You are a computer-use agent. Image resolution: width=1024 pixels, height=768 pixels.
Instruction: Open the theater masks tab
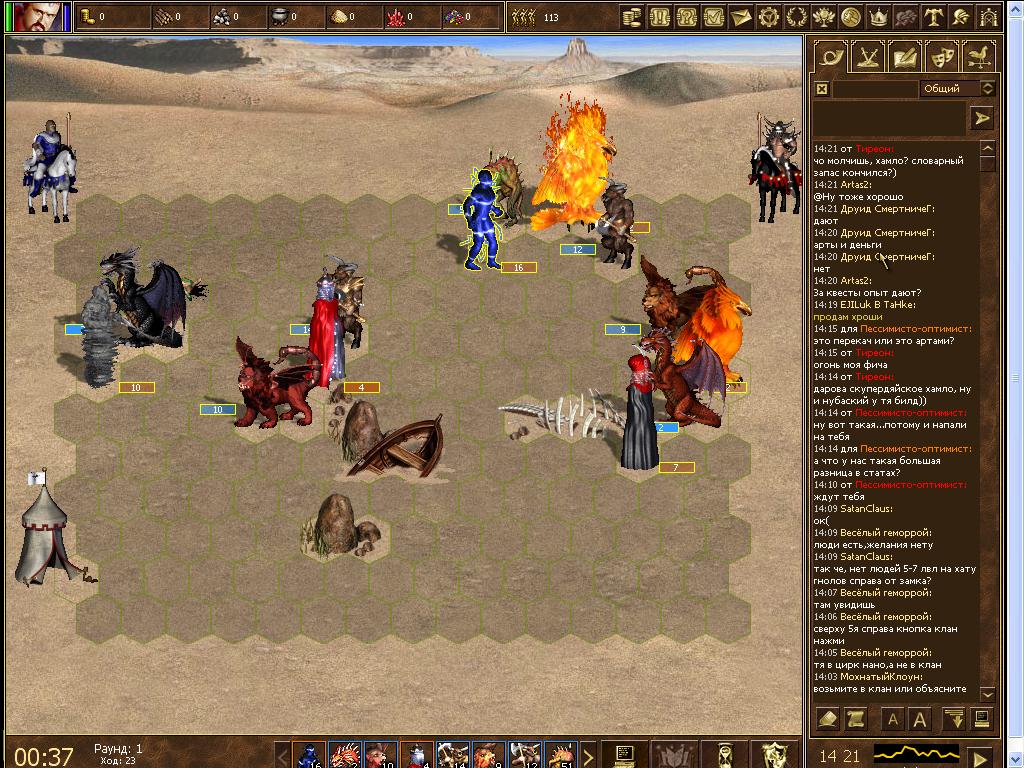click(941, 57)
